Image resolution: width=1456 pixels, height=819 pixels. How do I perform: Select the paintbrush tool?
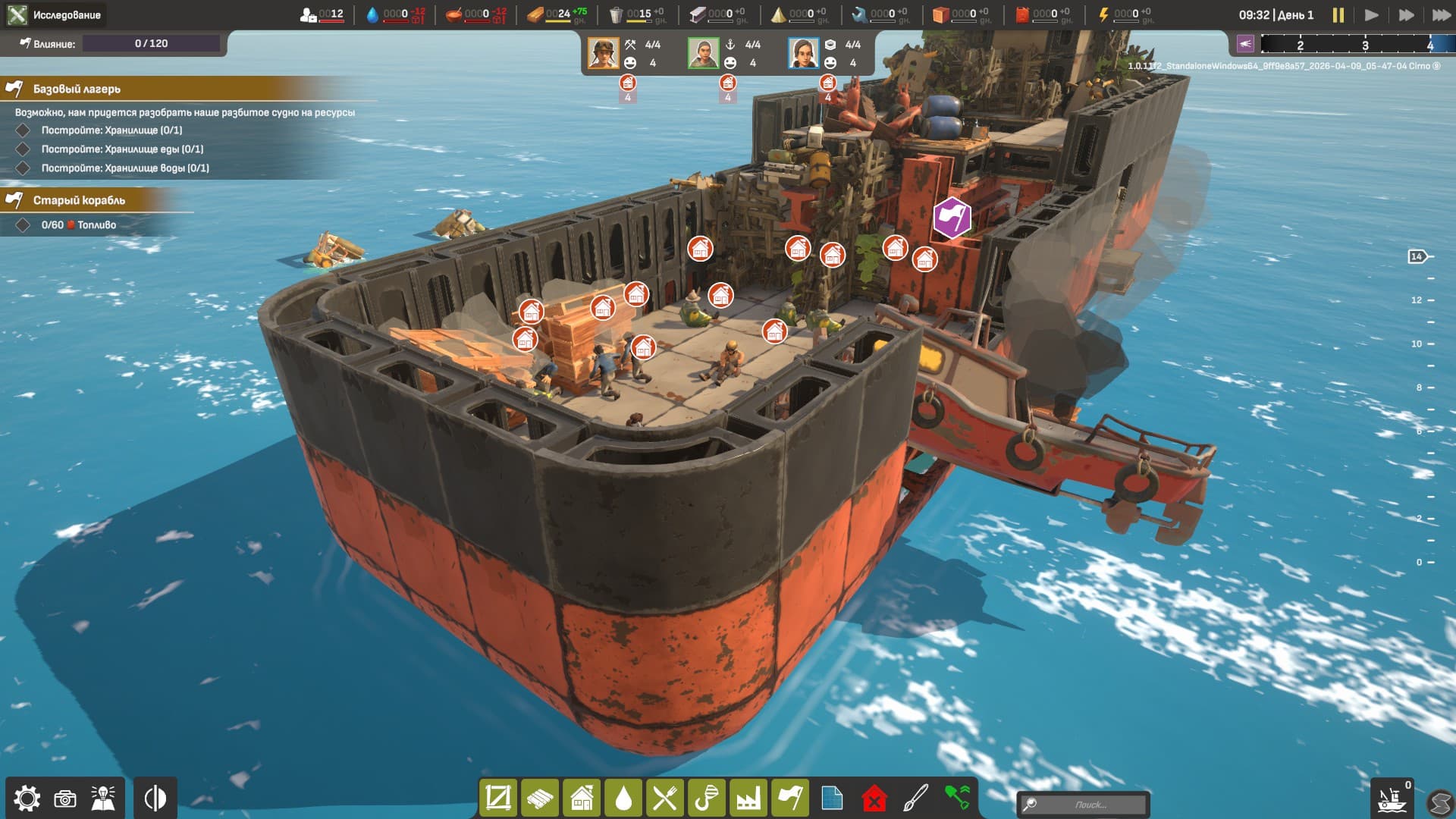coord(915,799)
